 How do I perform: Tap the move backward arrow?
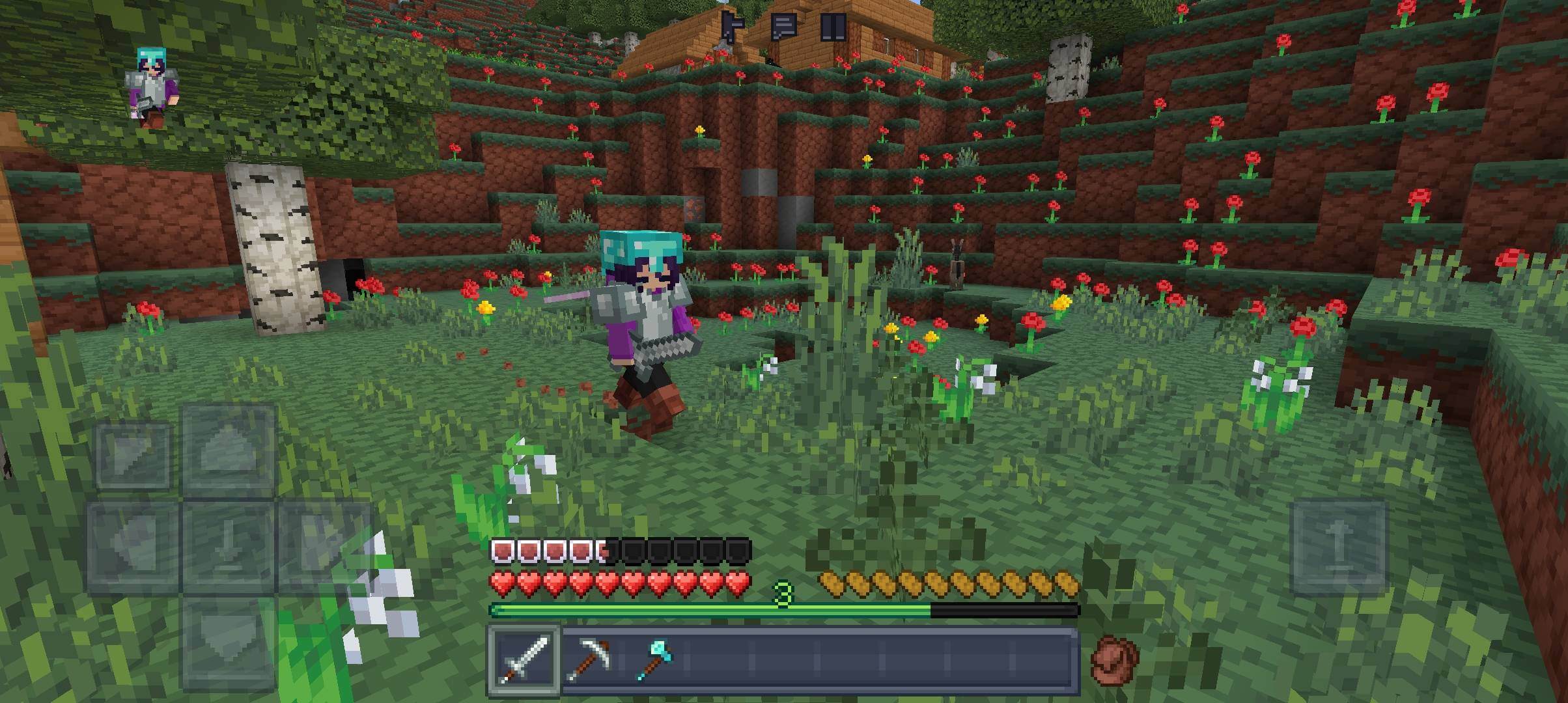point(229,641)
